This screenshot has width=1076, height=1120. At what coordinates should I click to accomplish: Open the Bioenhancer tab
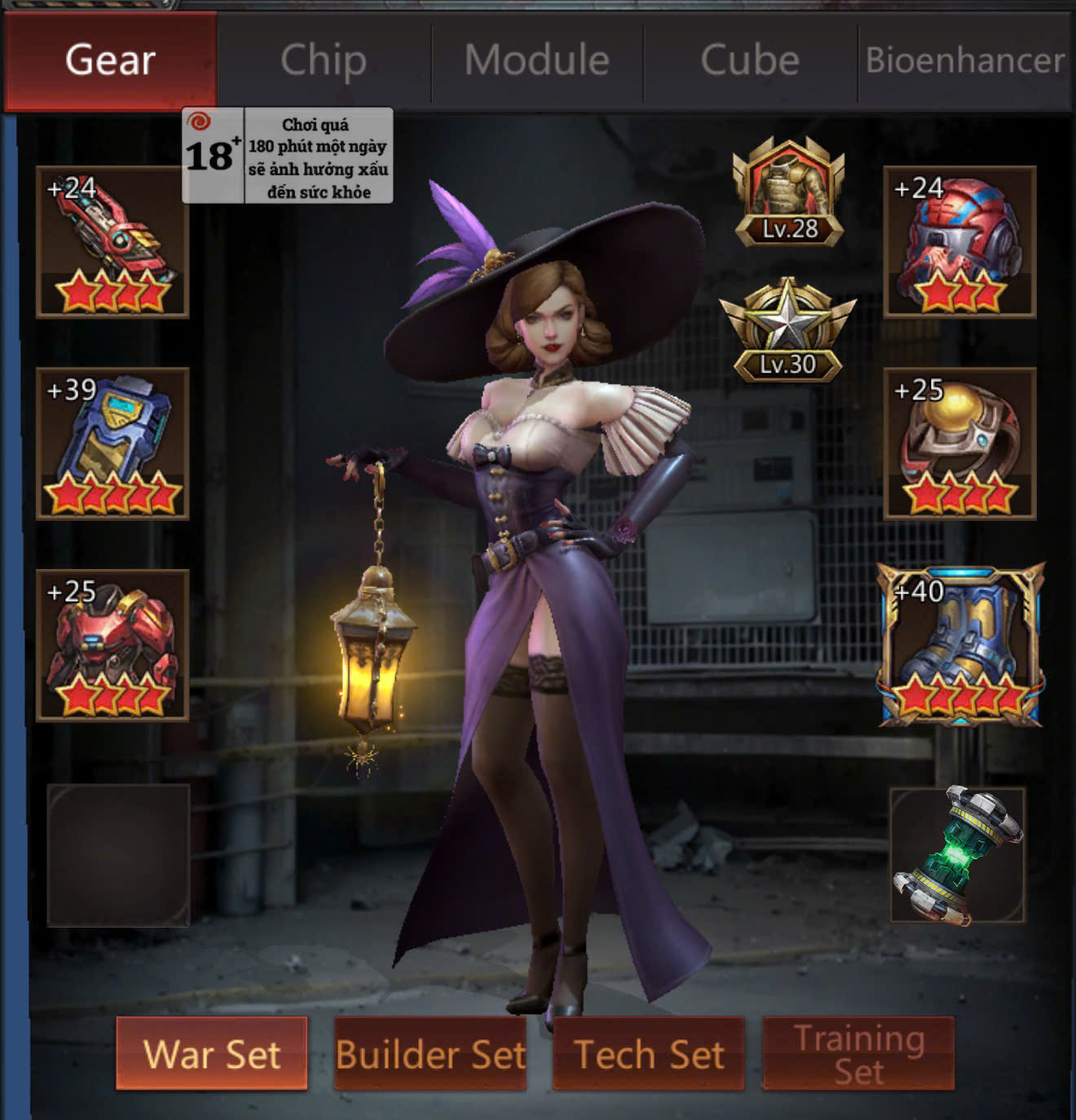click(x=965, y=60)
